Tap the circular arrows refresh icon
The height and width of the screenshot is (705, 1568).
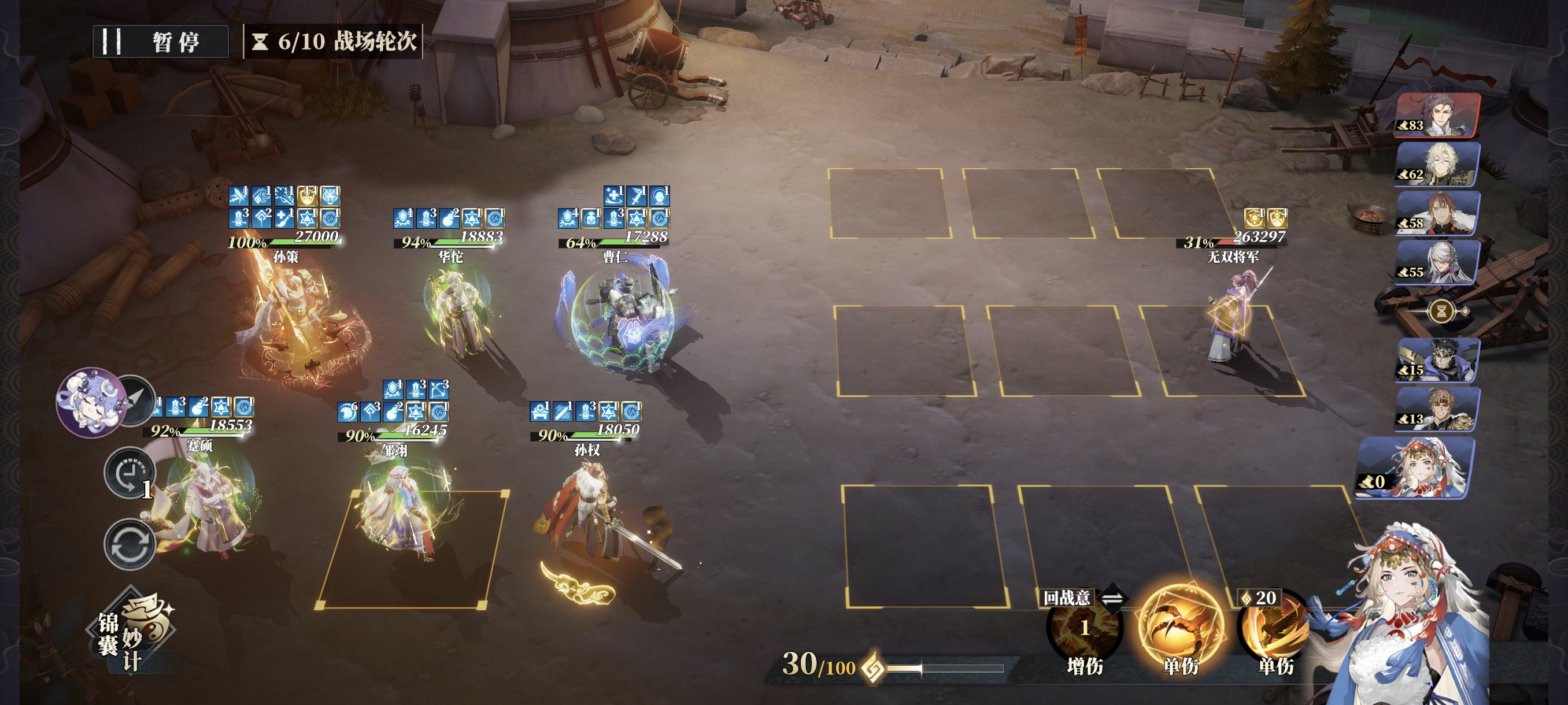[129, 544]
